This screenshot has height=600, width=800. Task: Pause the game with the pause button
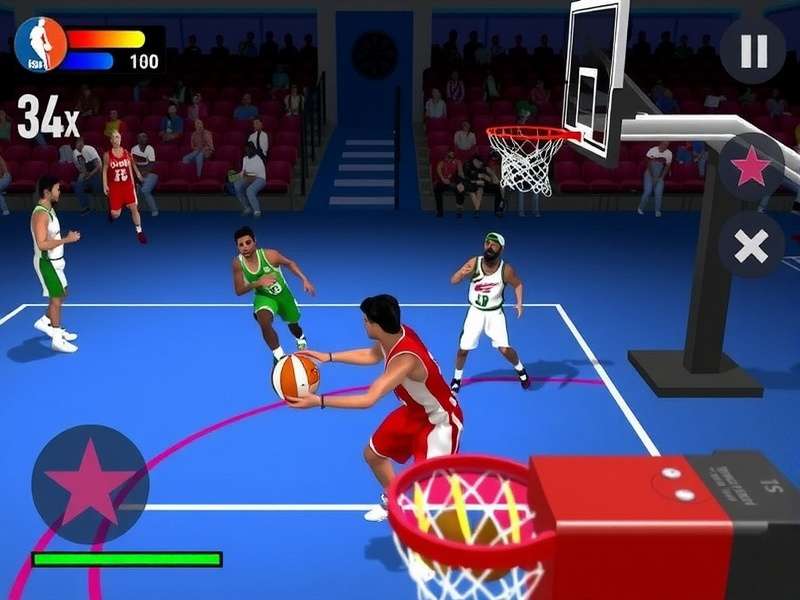752,51
